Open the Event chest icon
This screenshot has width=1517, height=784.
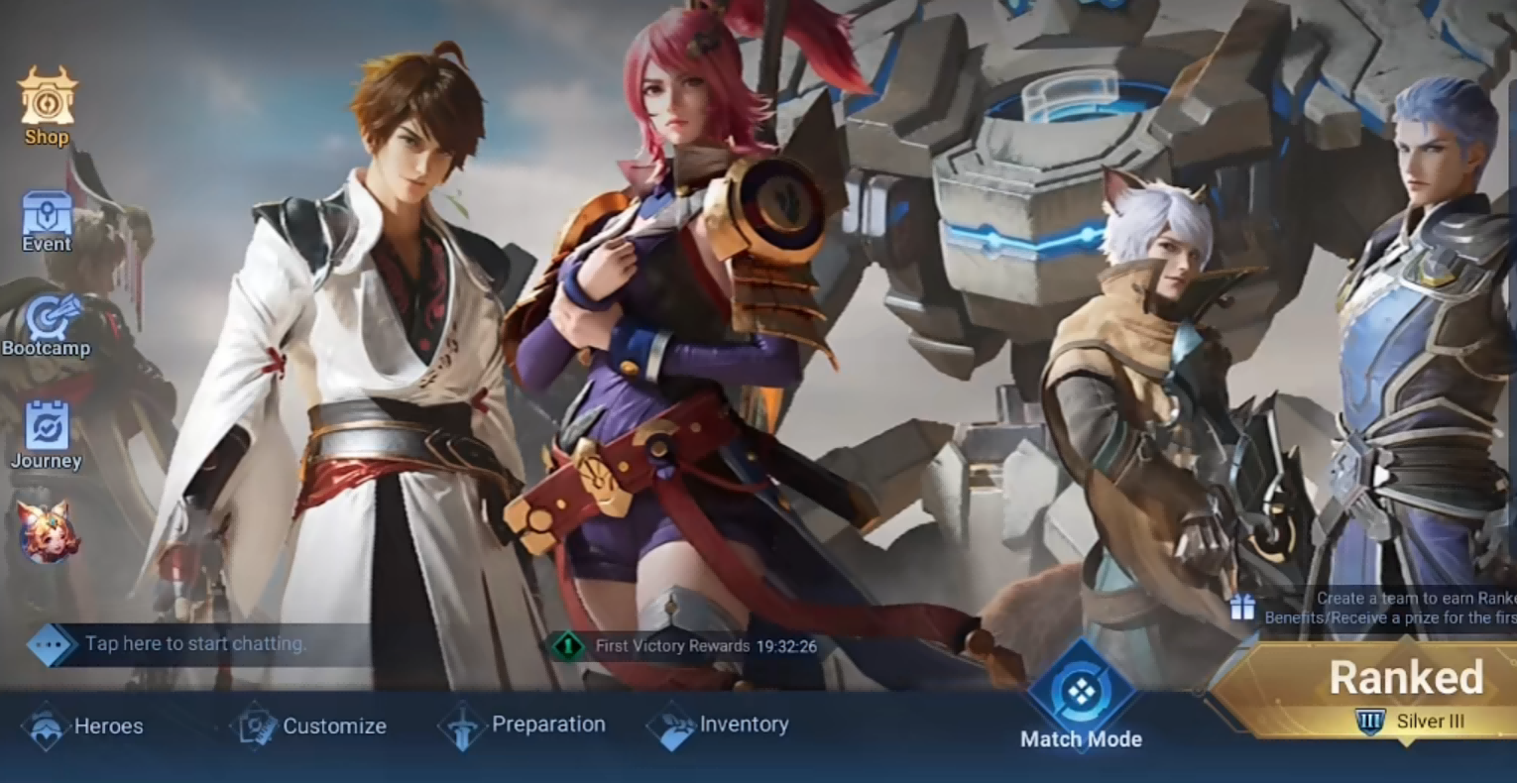click(47, 220)
